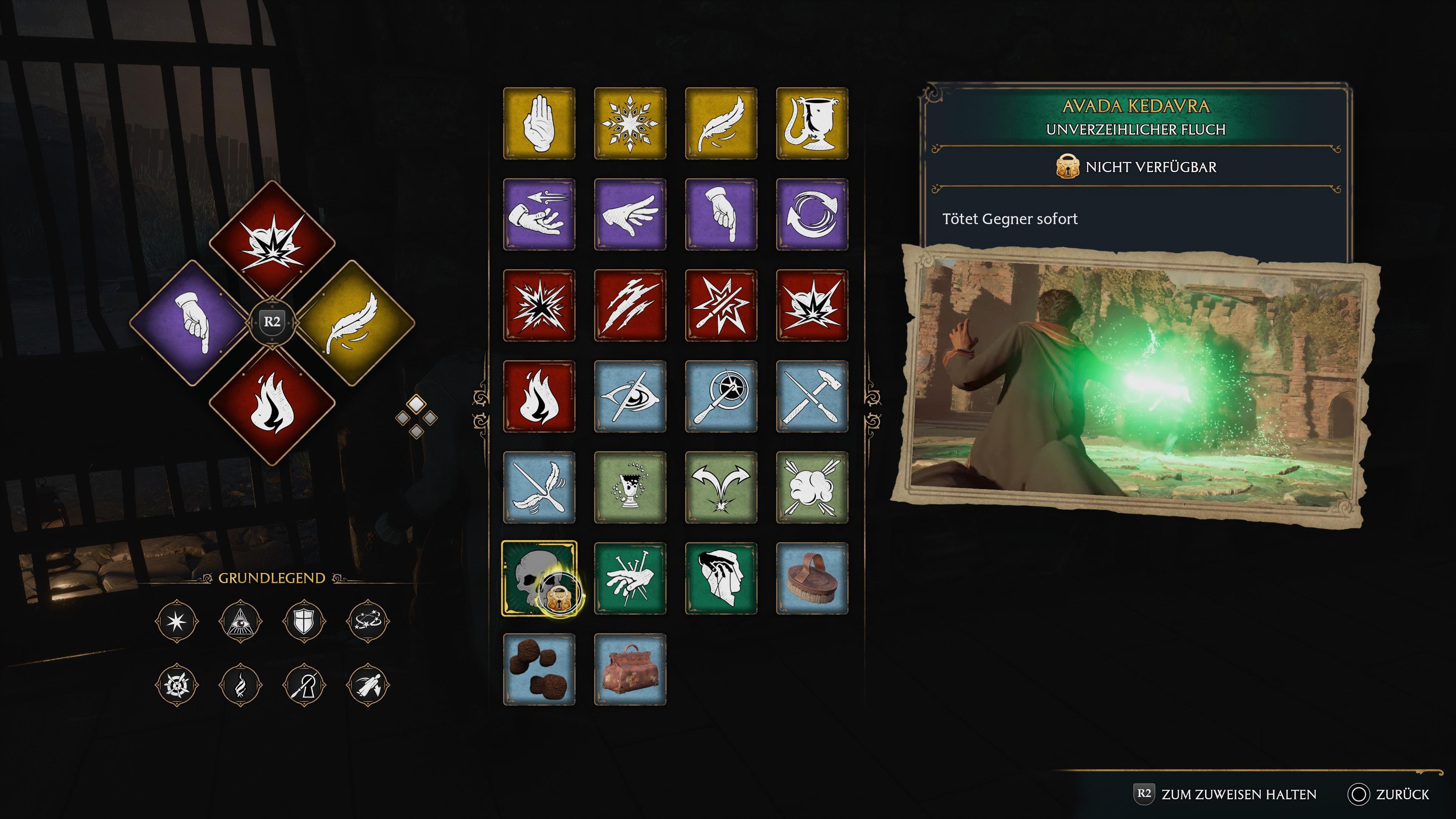Choose the Crucio hand with needles spell
The width and height of the screenshot is (1456, 819).
tap(630, 578)
